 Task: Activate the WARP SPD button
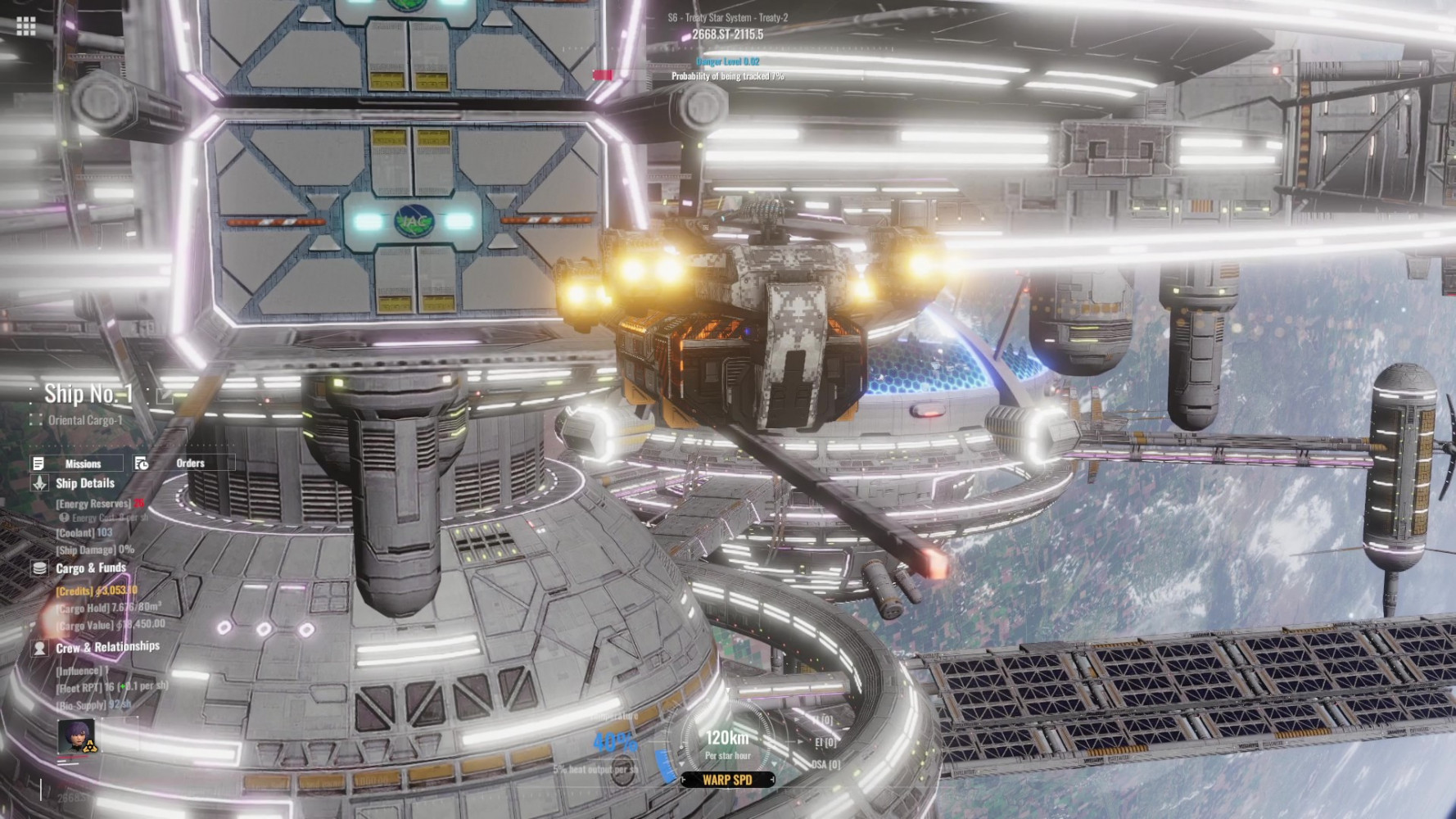coord(727,780)
